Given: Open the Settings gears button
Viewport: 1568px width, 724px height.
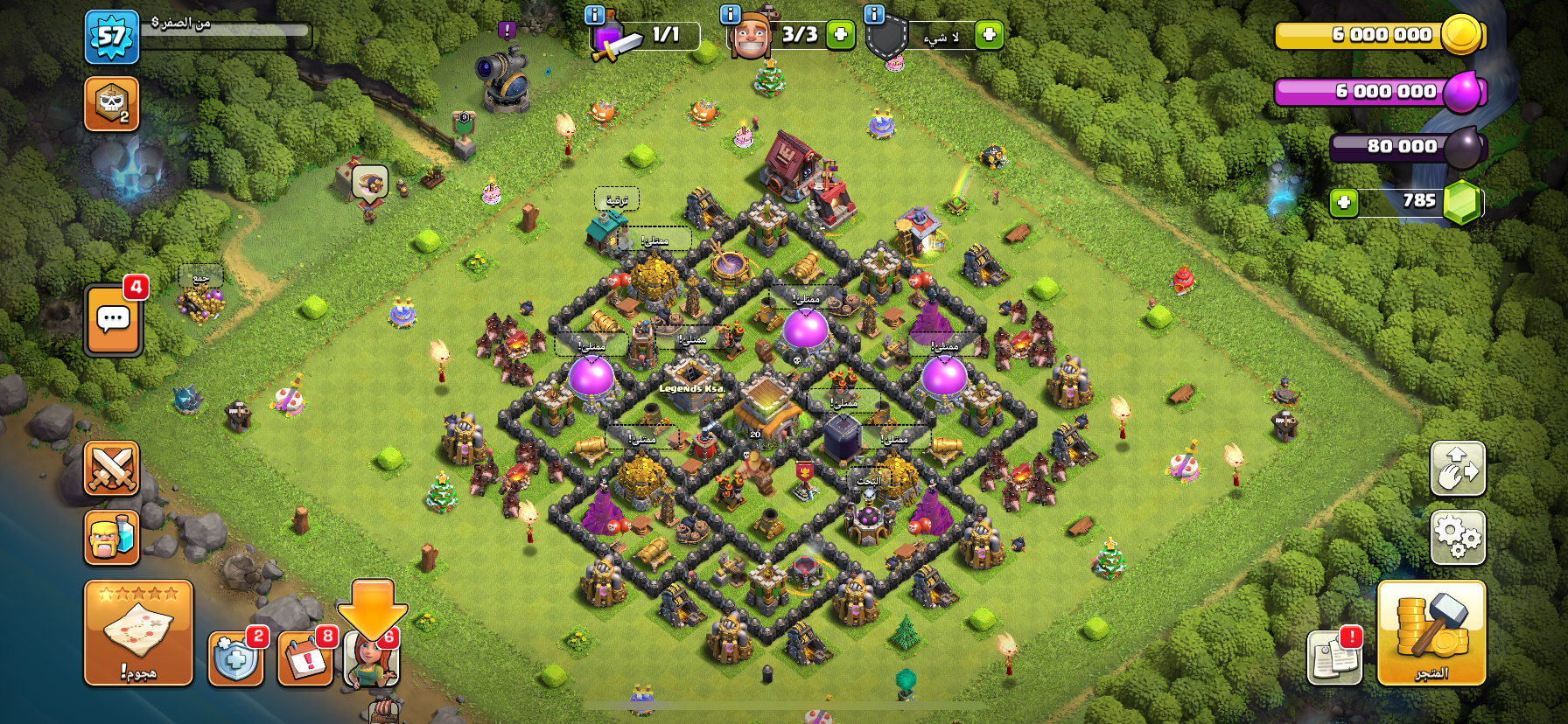Looking at the screenshot, I should pos(1457,537).
